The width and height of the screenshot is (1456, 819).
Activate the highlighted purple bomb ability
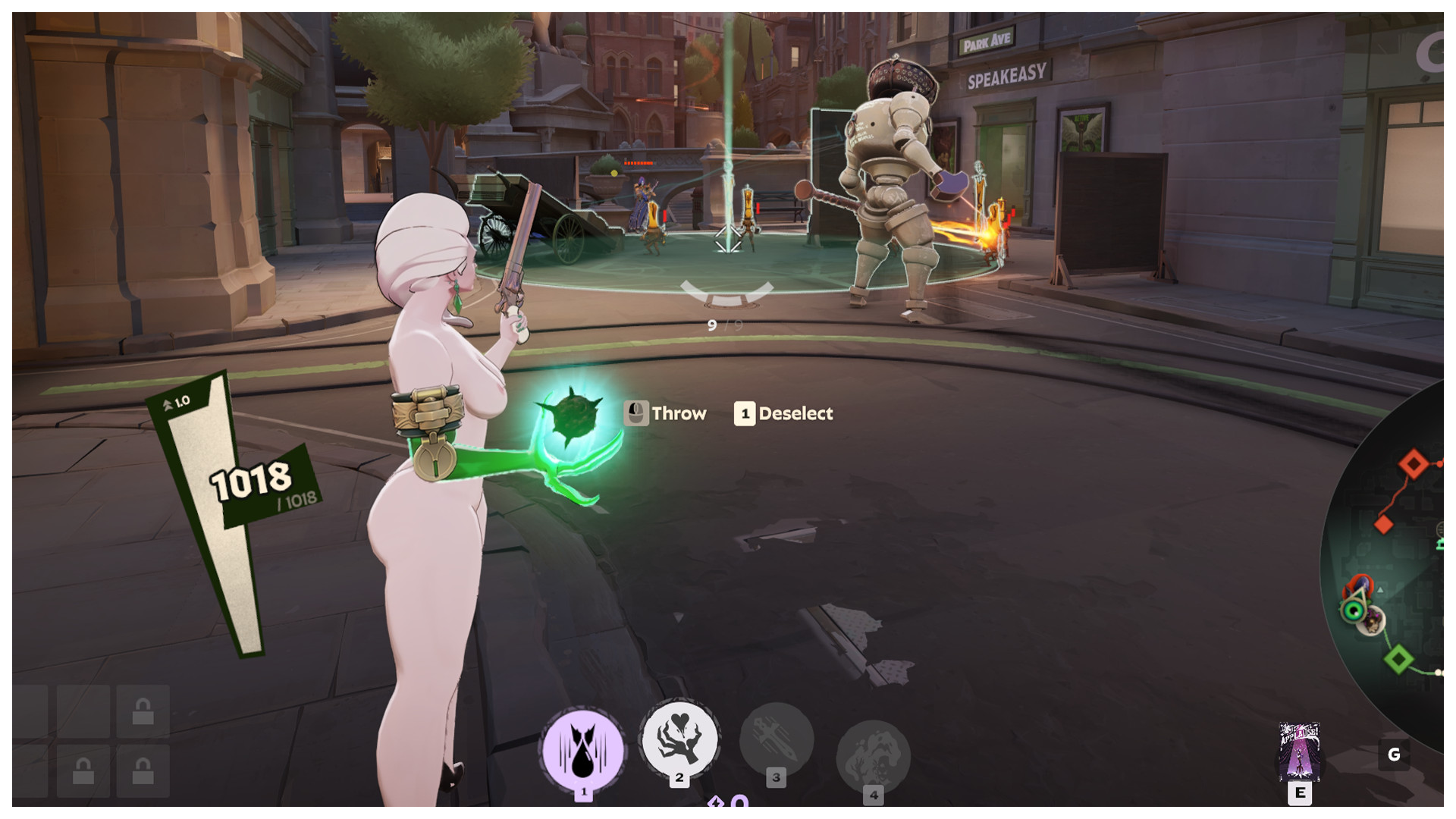(582, 750)
